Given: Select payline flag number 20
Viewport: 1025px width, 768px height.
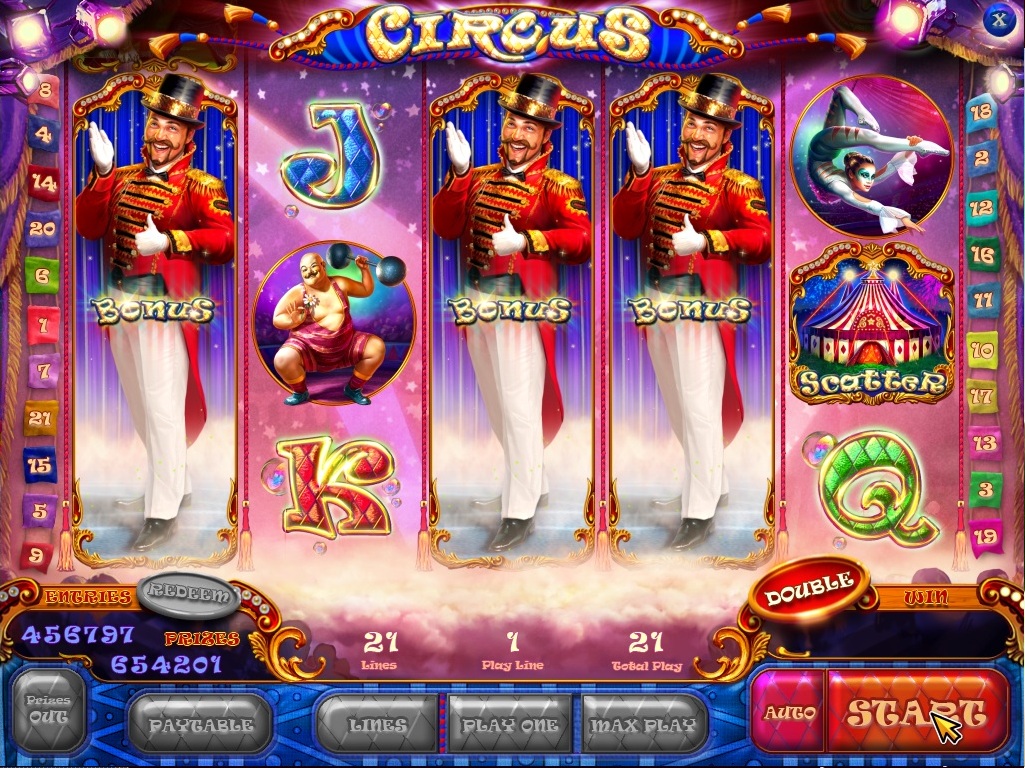Looking at the screenshot, I should (42, 228).
